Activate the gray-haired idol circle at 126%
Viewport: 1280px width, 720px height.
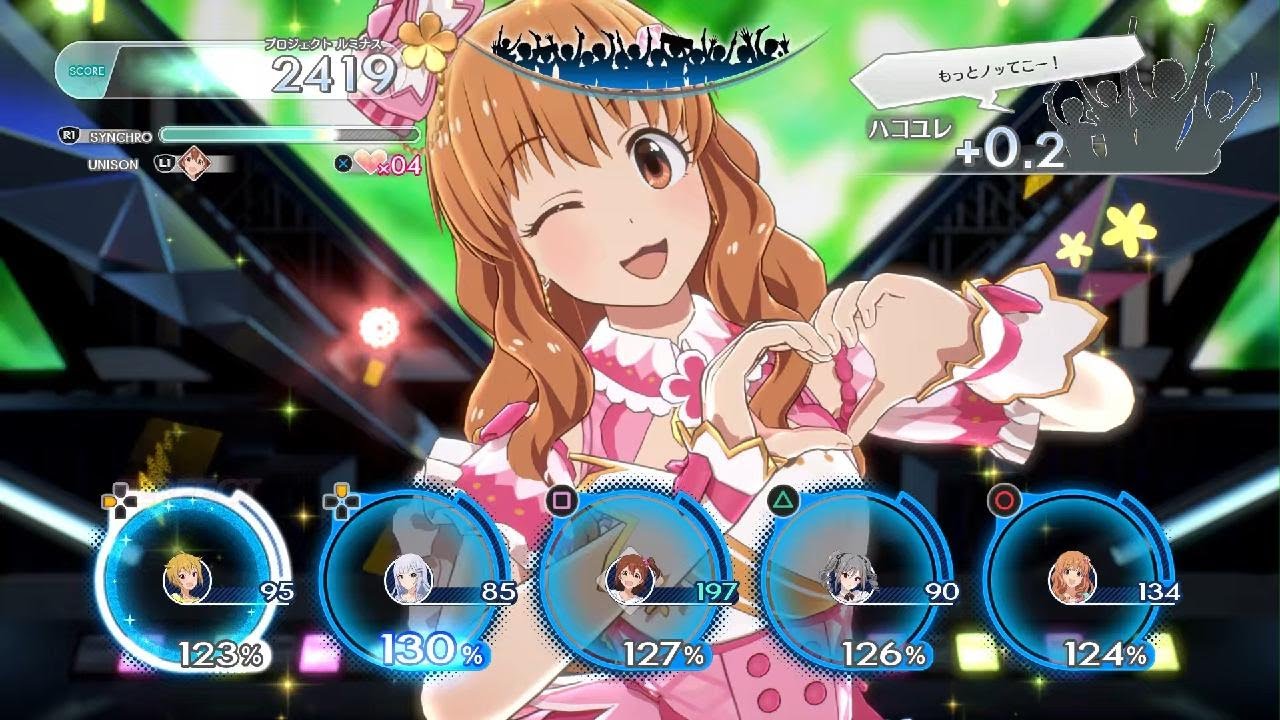849,580
